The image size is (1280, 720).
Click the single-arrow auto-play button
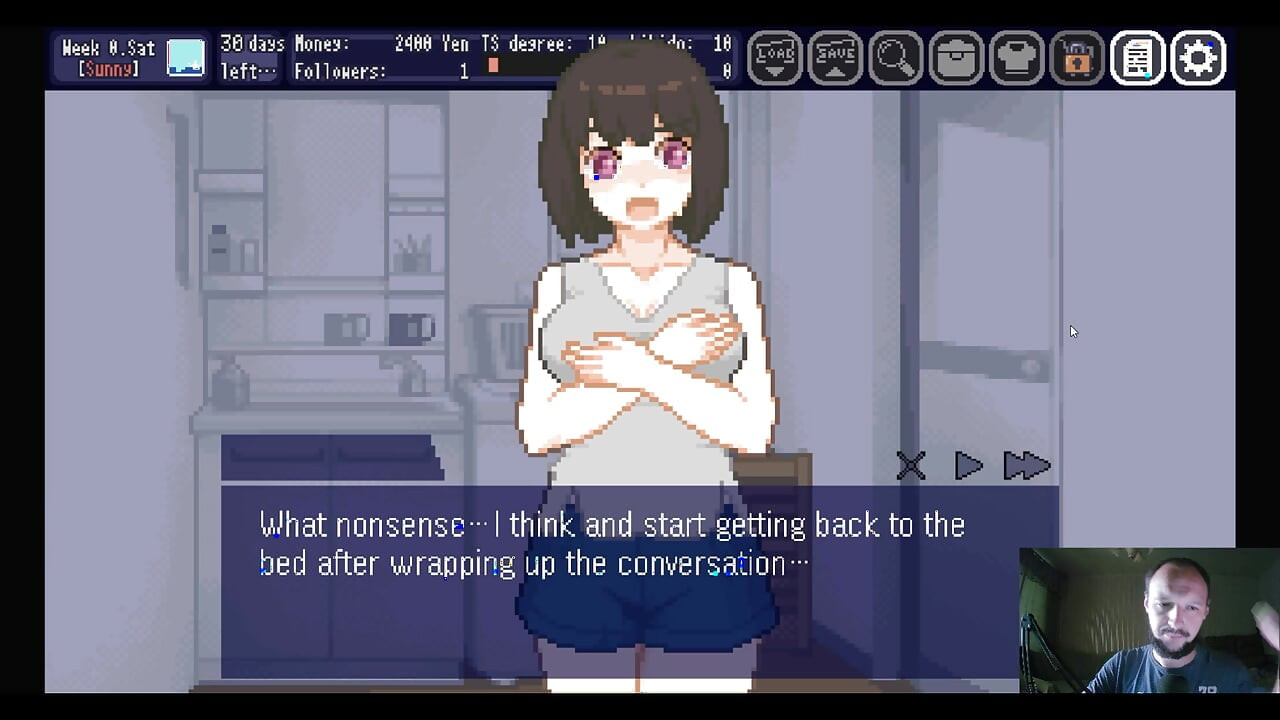(x=968, y=466)
